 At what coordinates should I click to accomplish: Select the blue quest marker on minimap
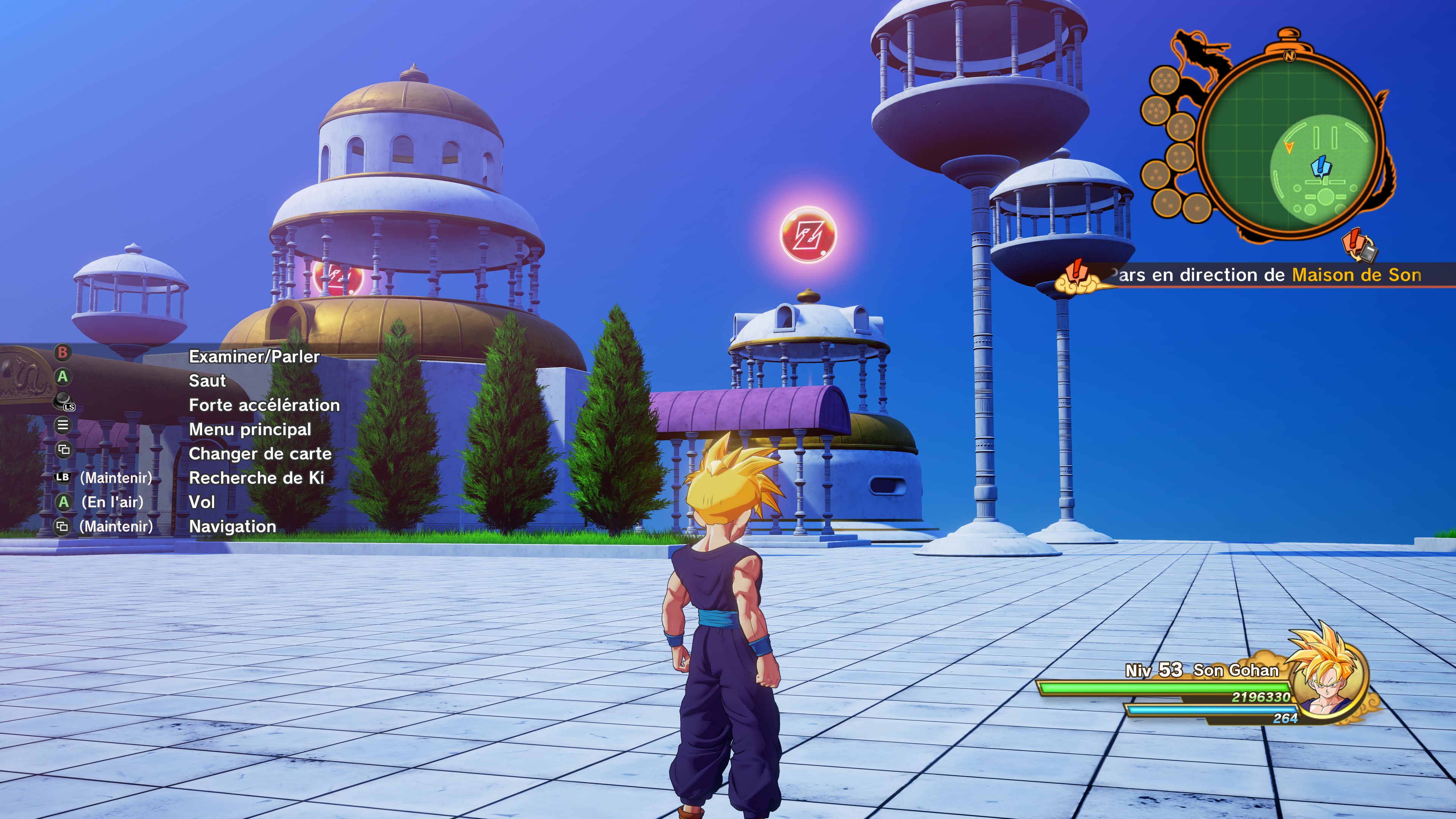pyautogui.click(x=1321, y=167)
